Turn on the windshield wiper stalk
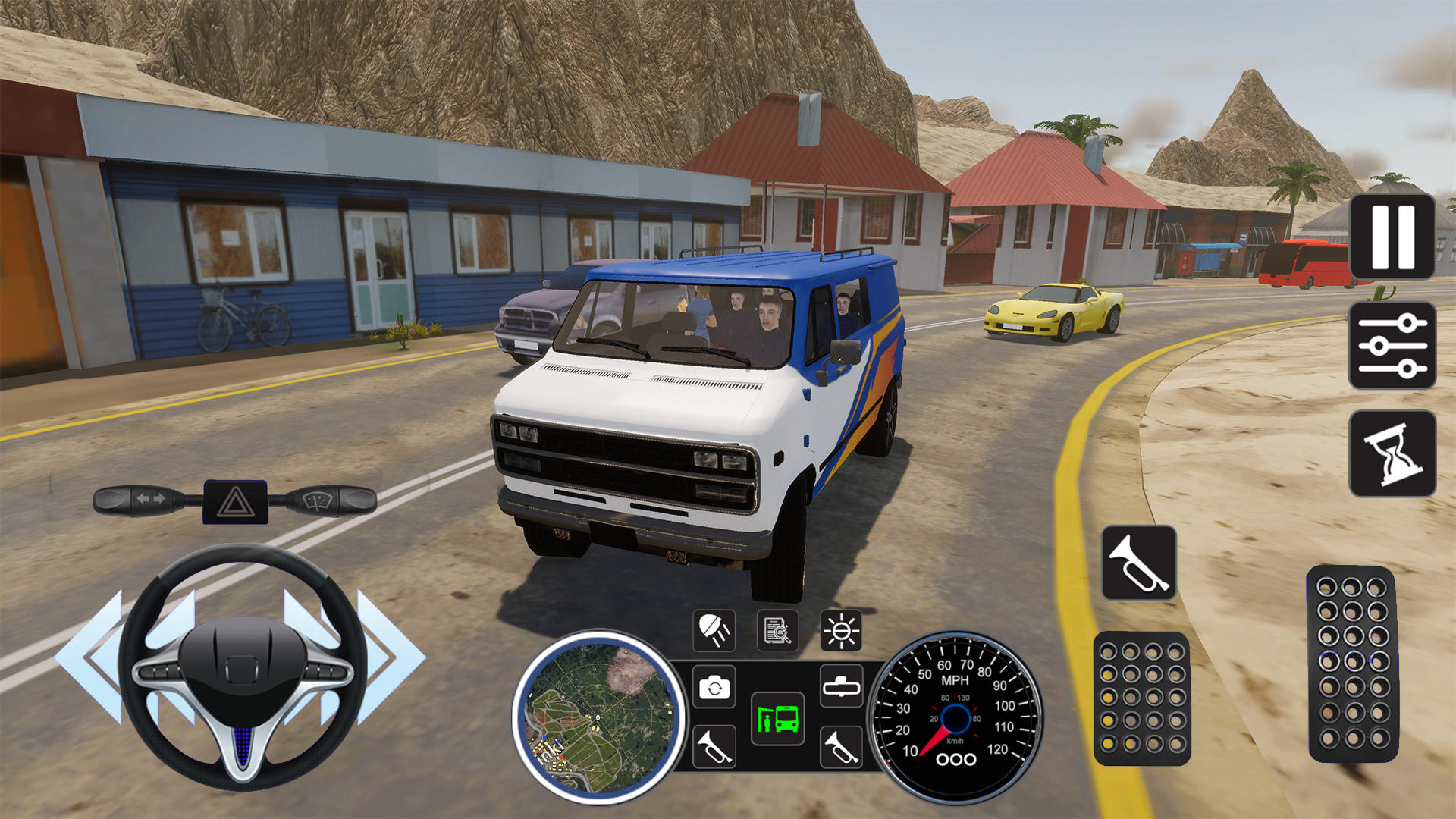Screen dimensions: 1456x819 (328, 500)
